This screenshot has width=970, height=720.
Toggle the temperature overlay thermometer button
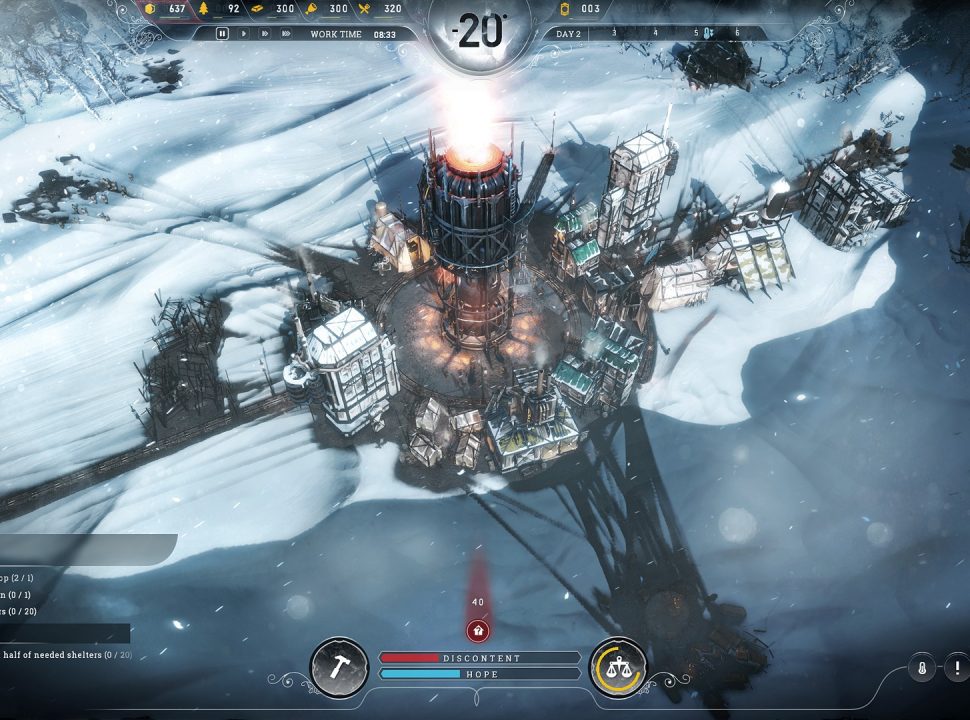(x=921, y=668)
